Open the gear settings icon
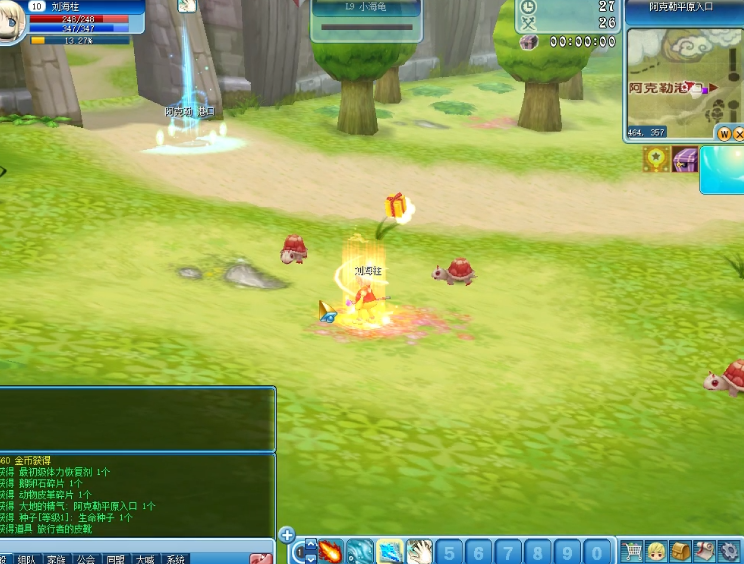Image resolution: width=744 pixels, height=564 pixels. (728, 551)
